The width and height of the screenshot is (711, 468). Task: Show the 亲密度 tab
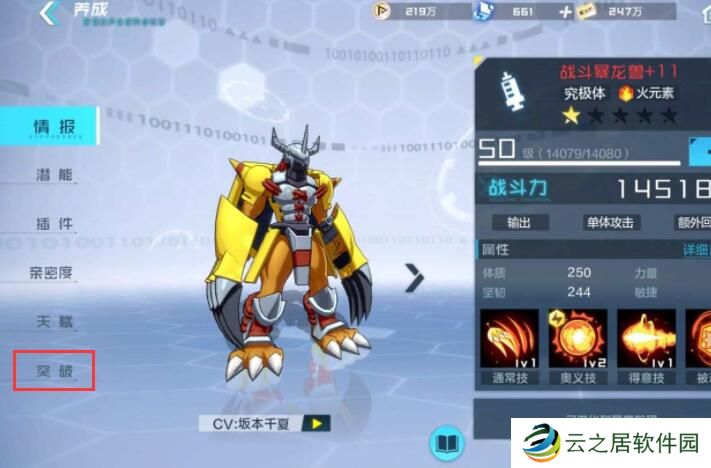coord(50,272)
